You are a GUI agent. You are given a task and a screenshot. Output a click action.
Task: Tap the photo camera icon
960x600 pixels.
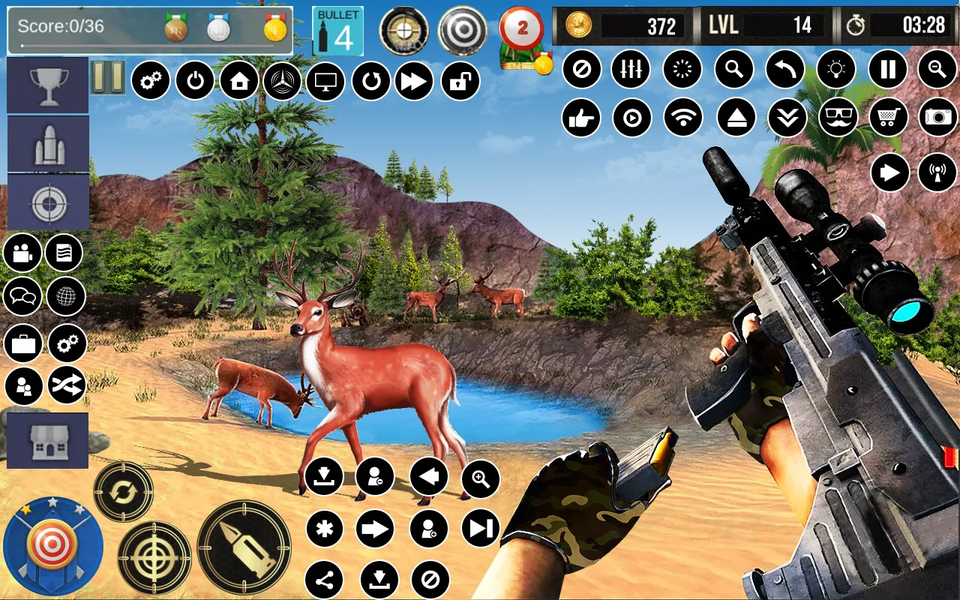point(938,118)
